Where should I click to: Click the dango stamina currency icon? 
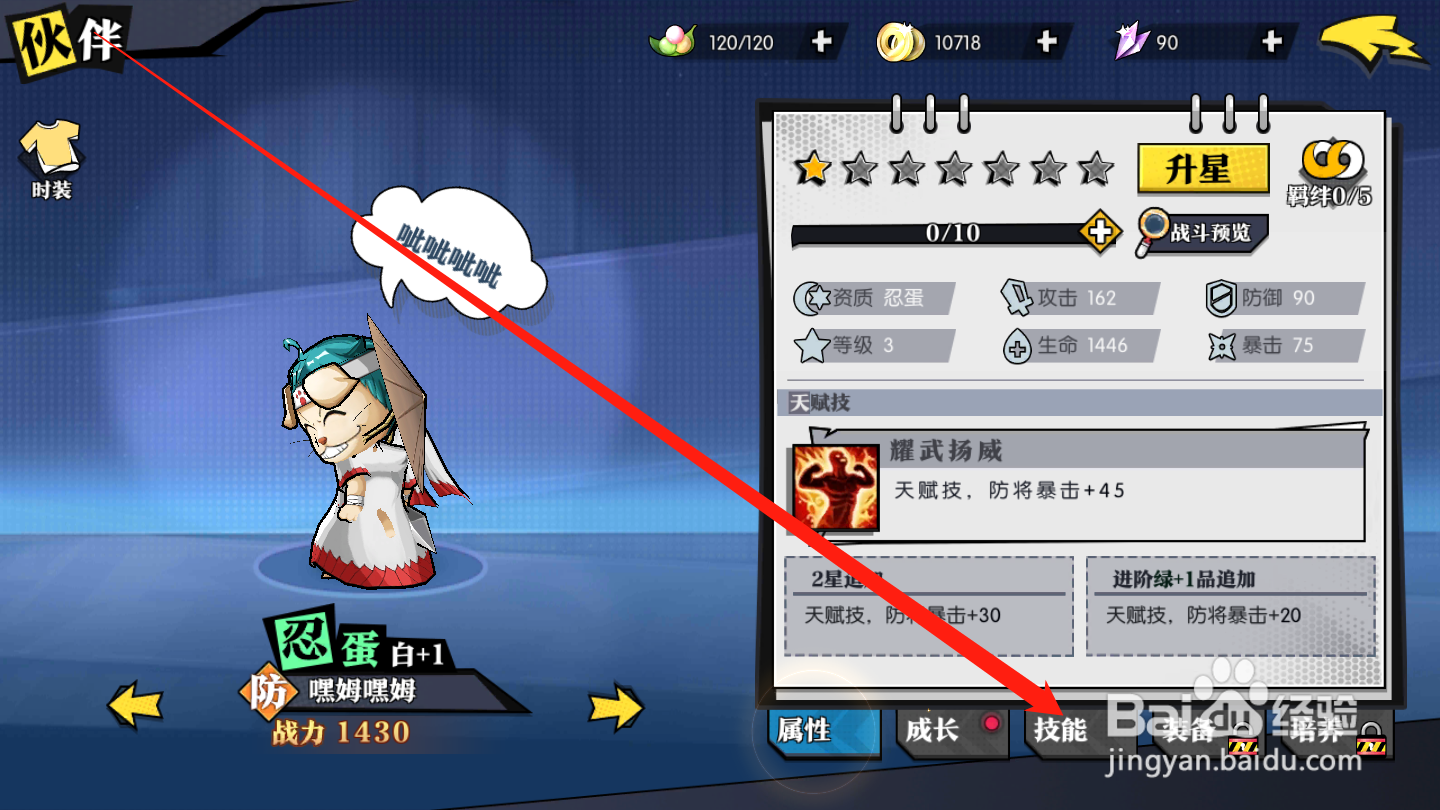pos(673,41)
